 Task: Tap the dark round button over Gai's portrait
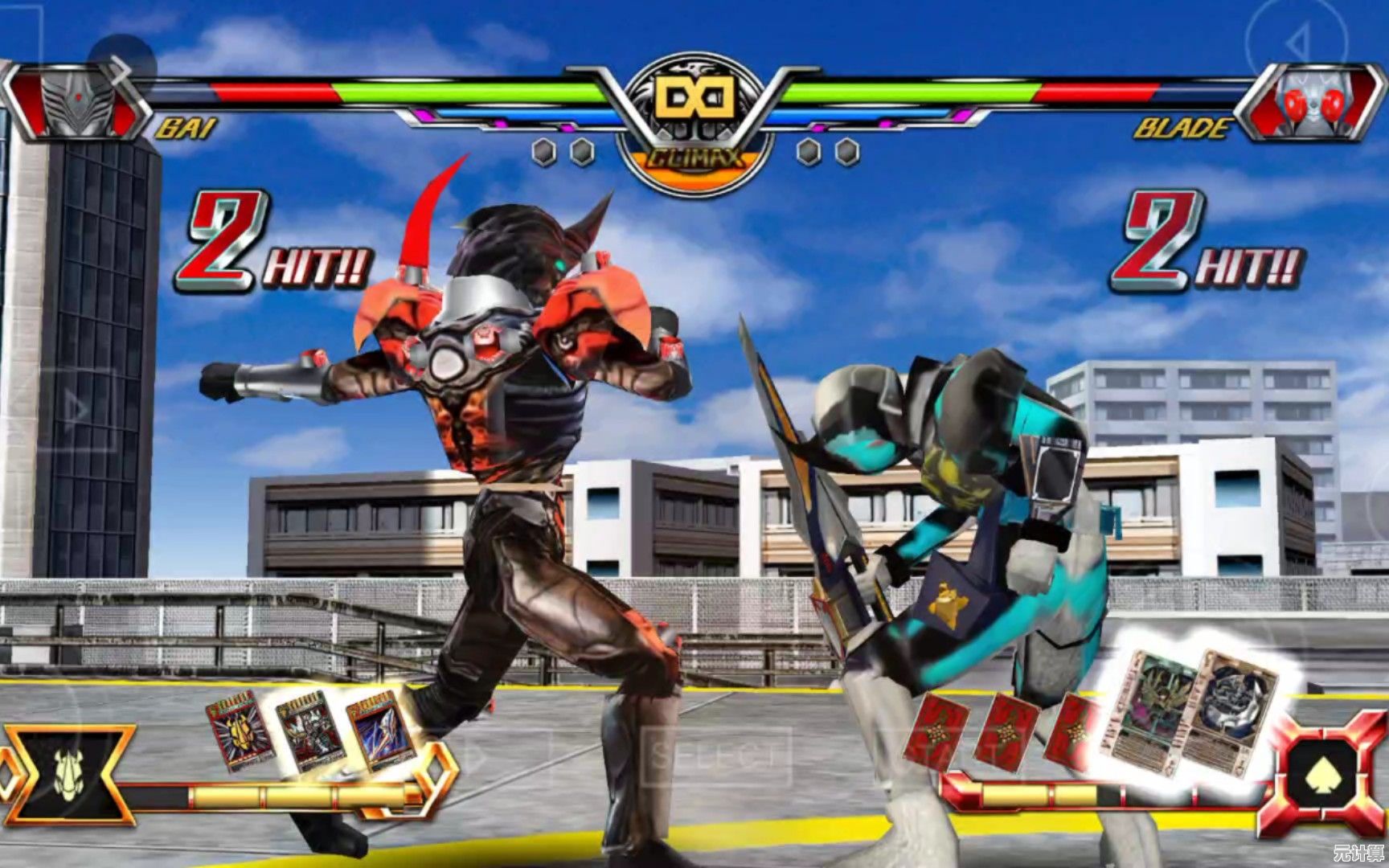121,65
